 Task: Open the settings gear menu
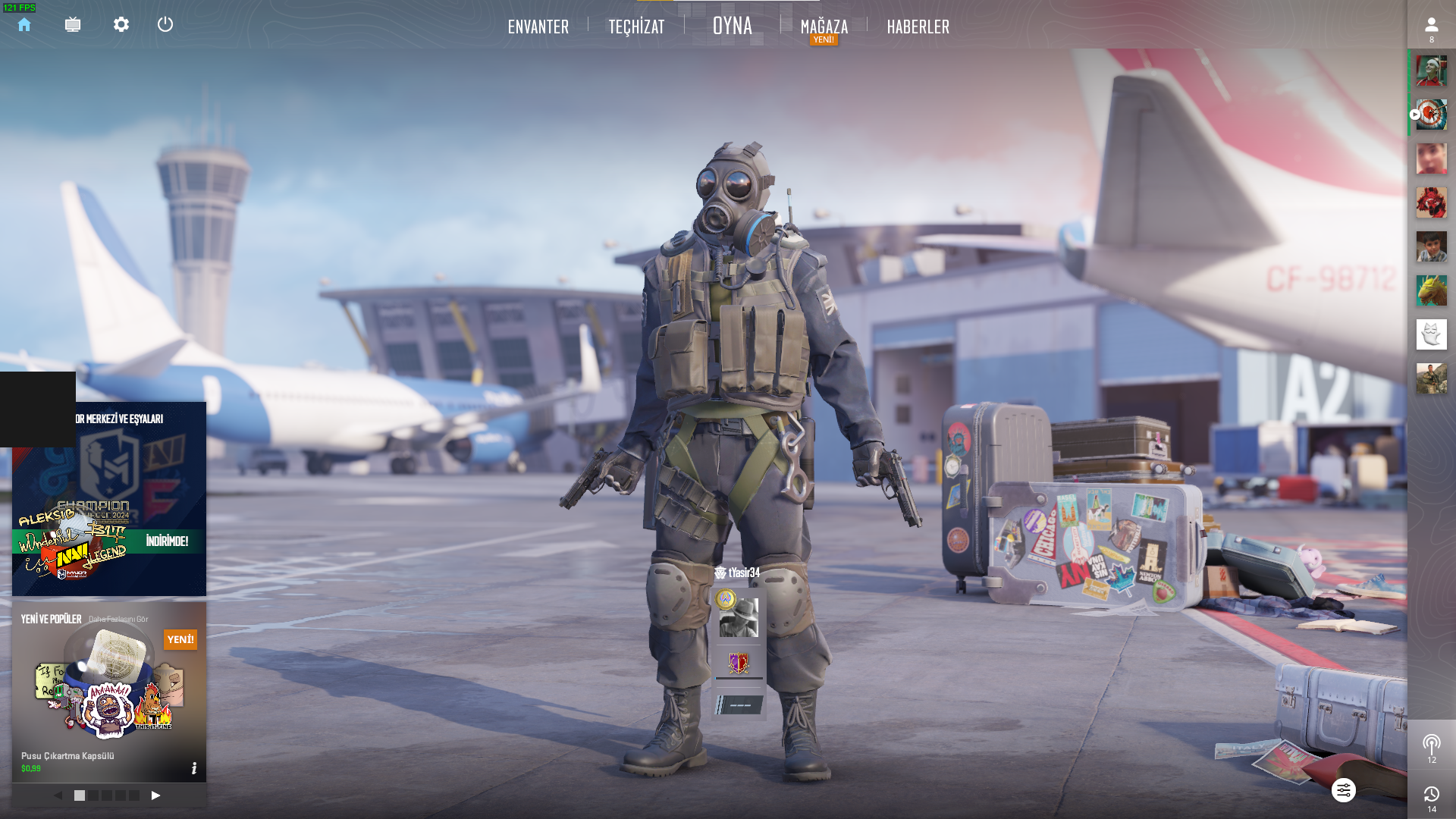point(121,25)
